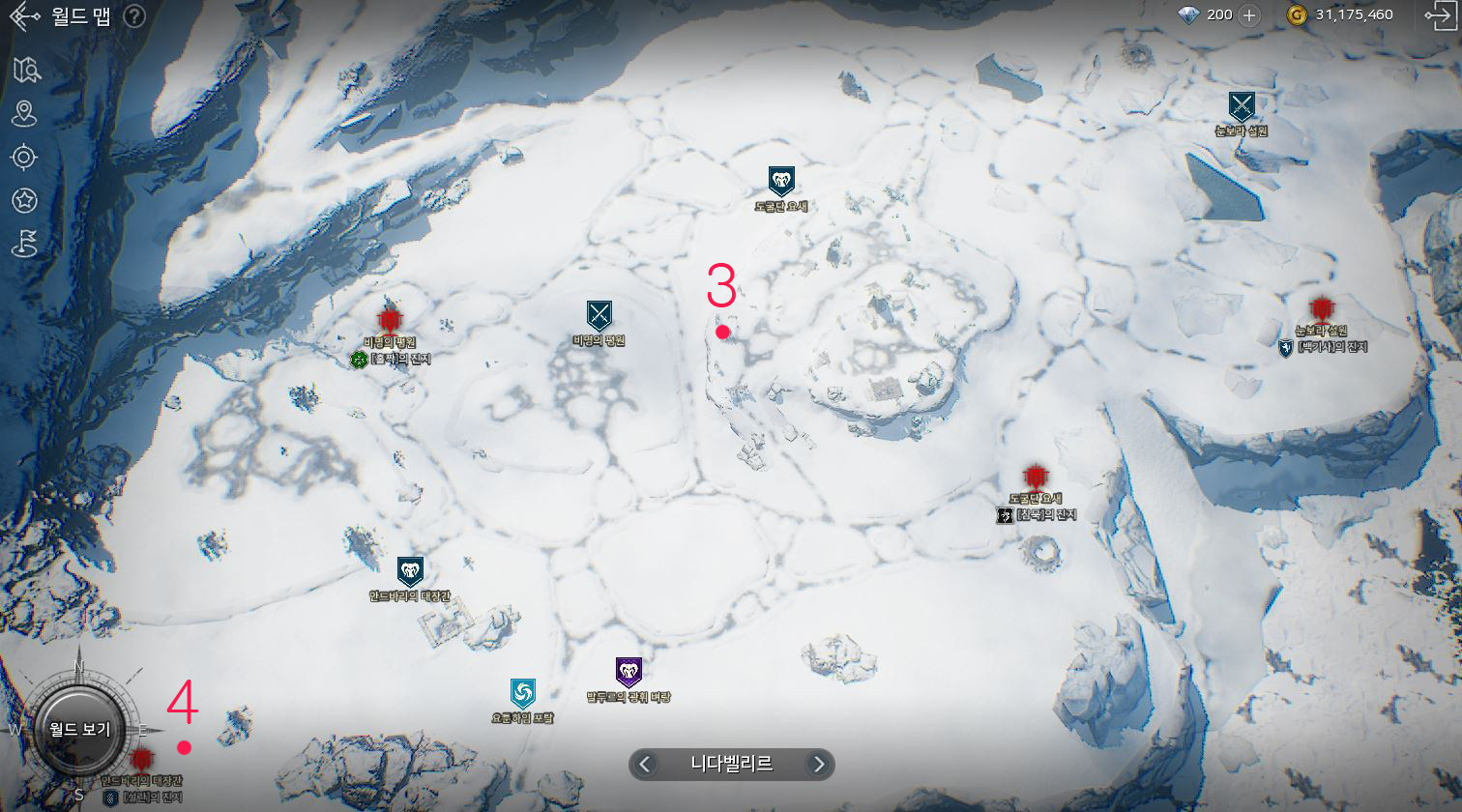Screen dimensions: 1462x812
Task: Click the 월드 보기 compass button
Action: (80, 730)
